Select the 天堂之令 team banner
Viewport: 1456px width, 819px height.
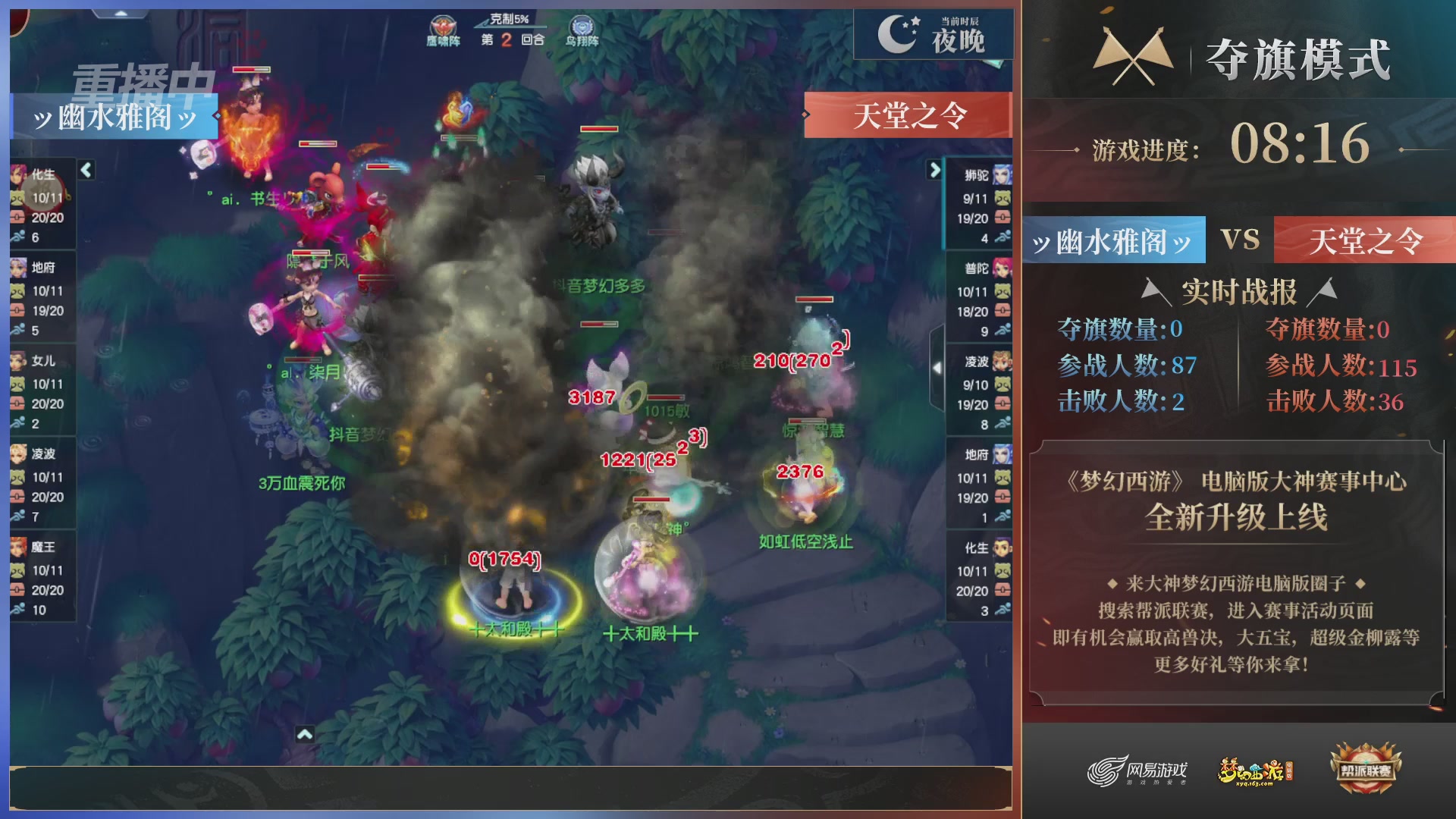pos(1365,241)
